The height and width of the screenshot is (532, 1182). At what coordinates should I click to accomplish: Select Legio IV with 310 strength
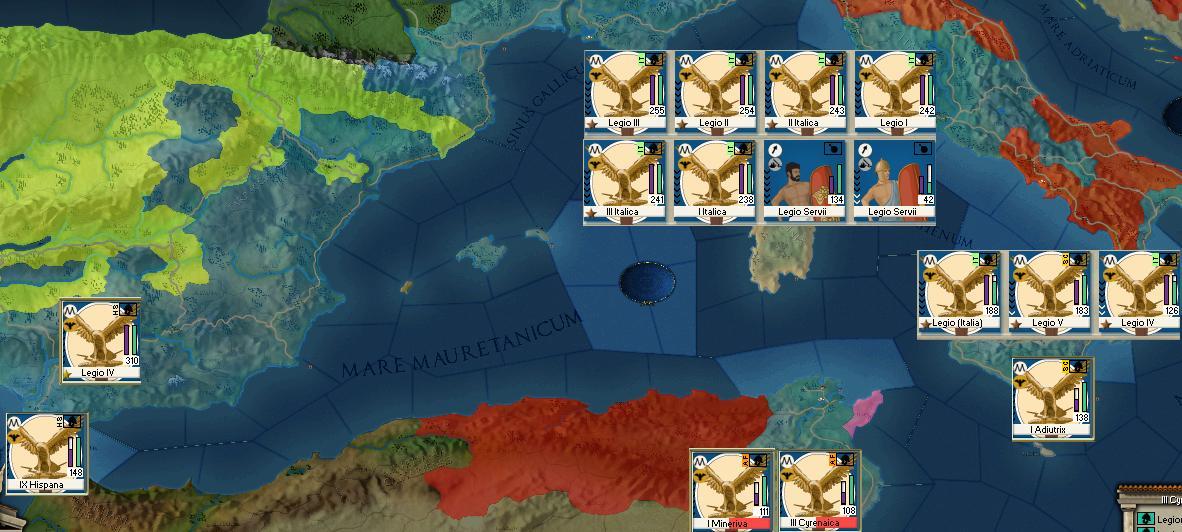(101, 341)
